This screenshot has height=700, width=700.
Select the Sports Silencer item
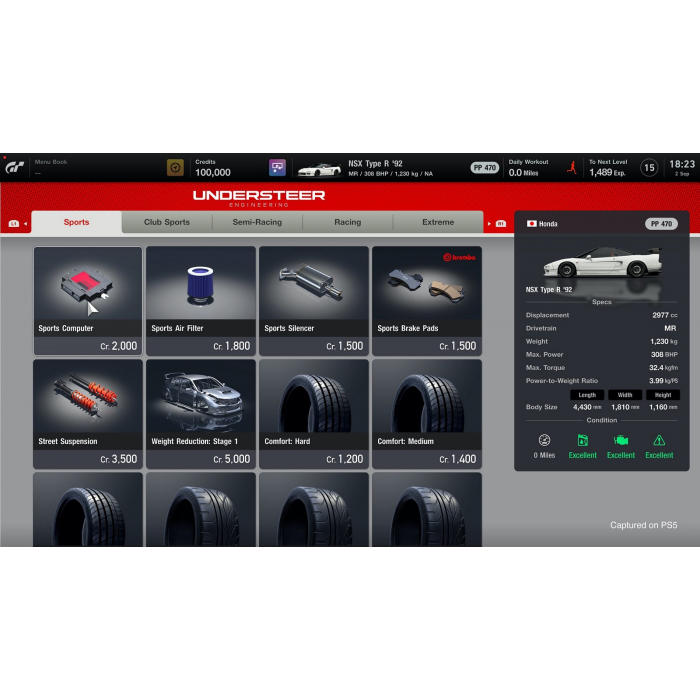pyautogui.click(x=314, y=301)
